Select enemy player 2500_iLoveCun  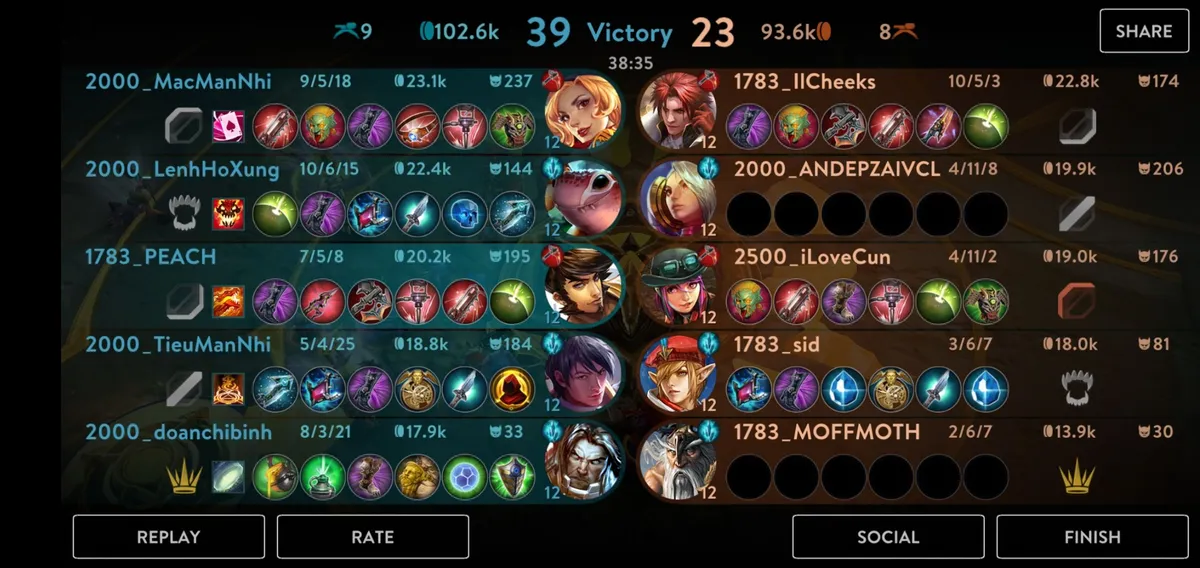pos(812,257)
